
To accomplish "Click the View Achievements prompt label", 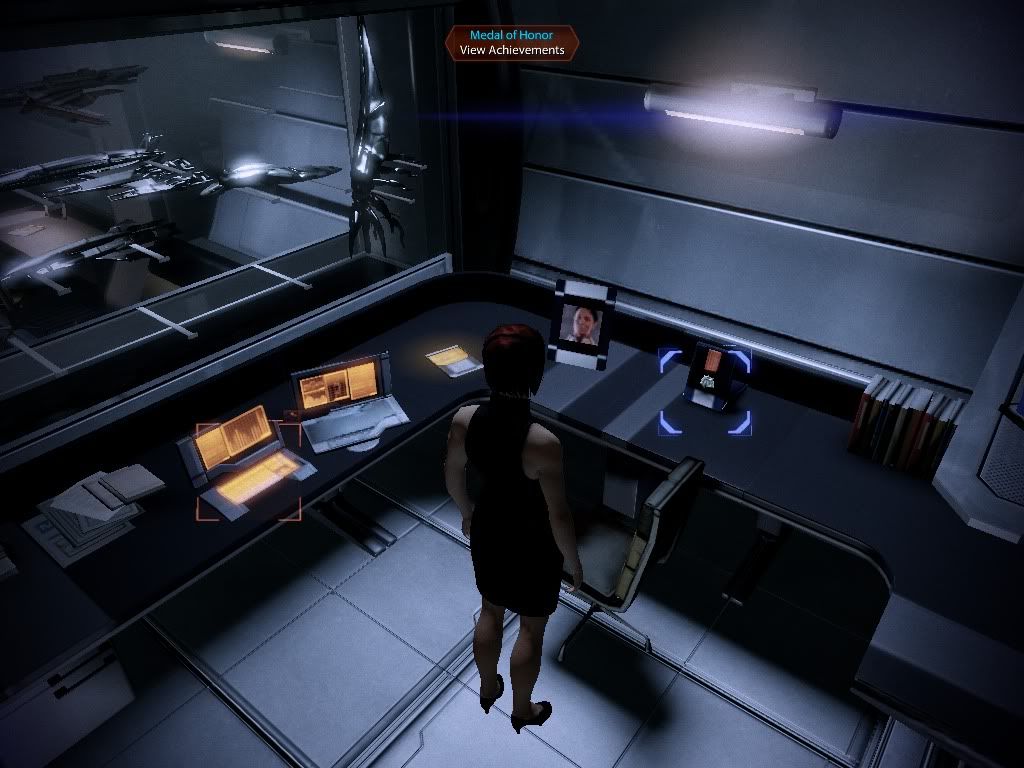I will 511,50.
